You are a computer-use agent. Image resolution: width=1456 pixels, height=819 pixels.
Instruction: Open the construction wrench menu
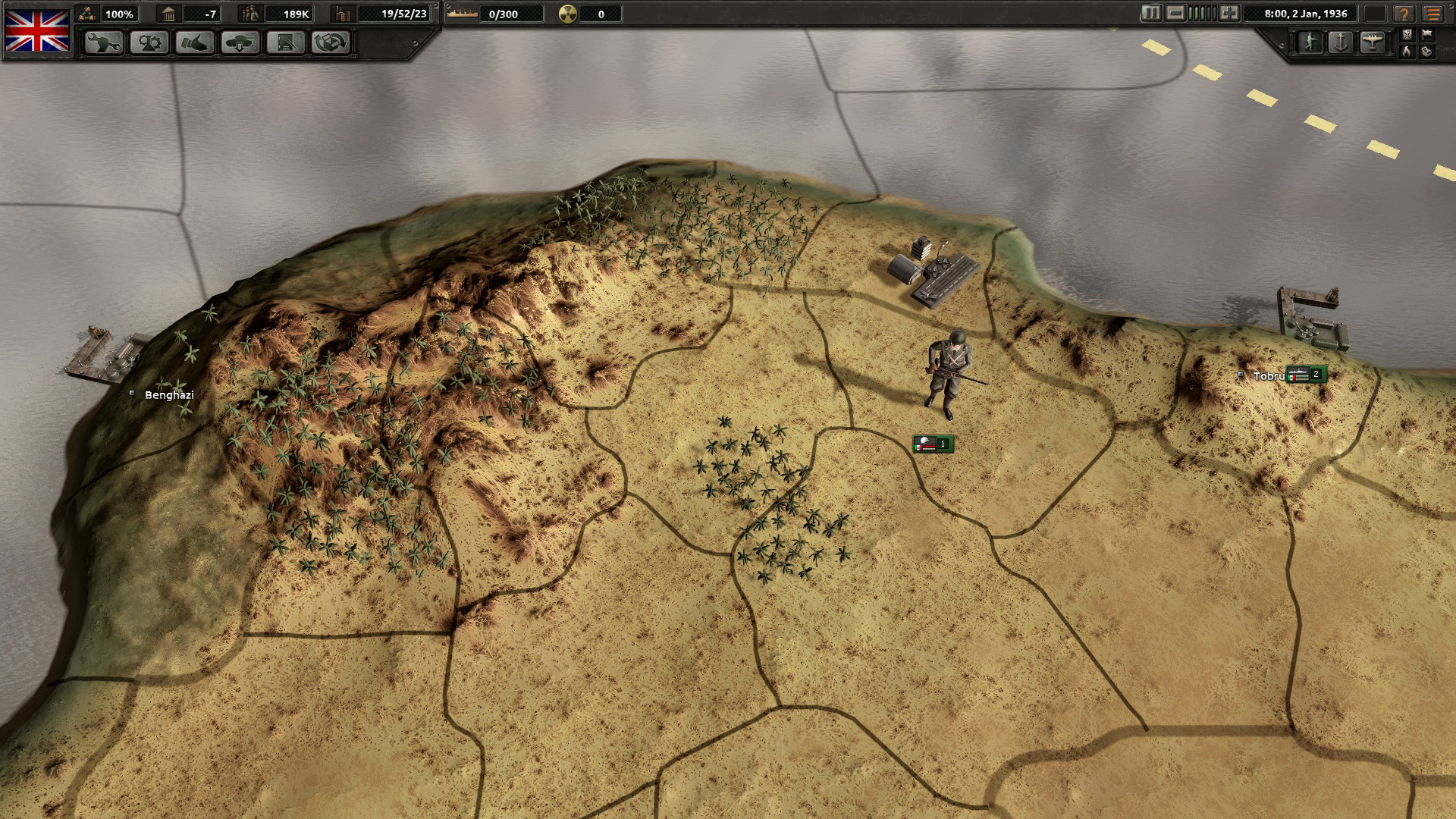(103, 43)
